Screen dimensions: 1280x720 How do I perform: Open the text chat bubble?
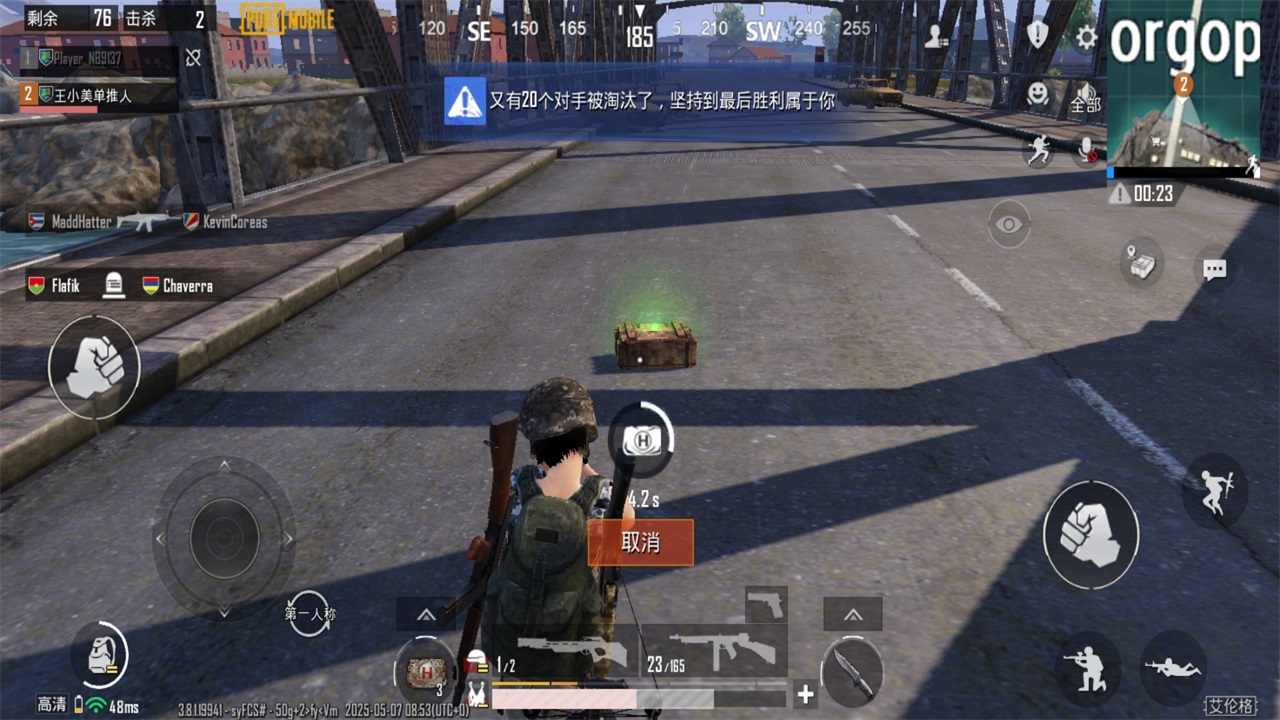pyautogui.click(x=1214, y=270)
